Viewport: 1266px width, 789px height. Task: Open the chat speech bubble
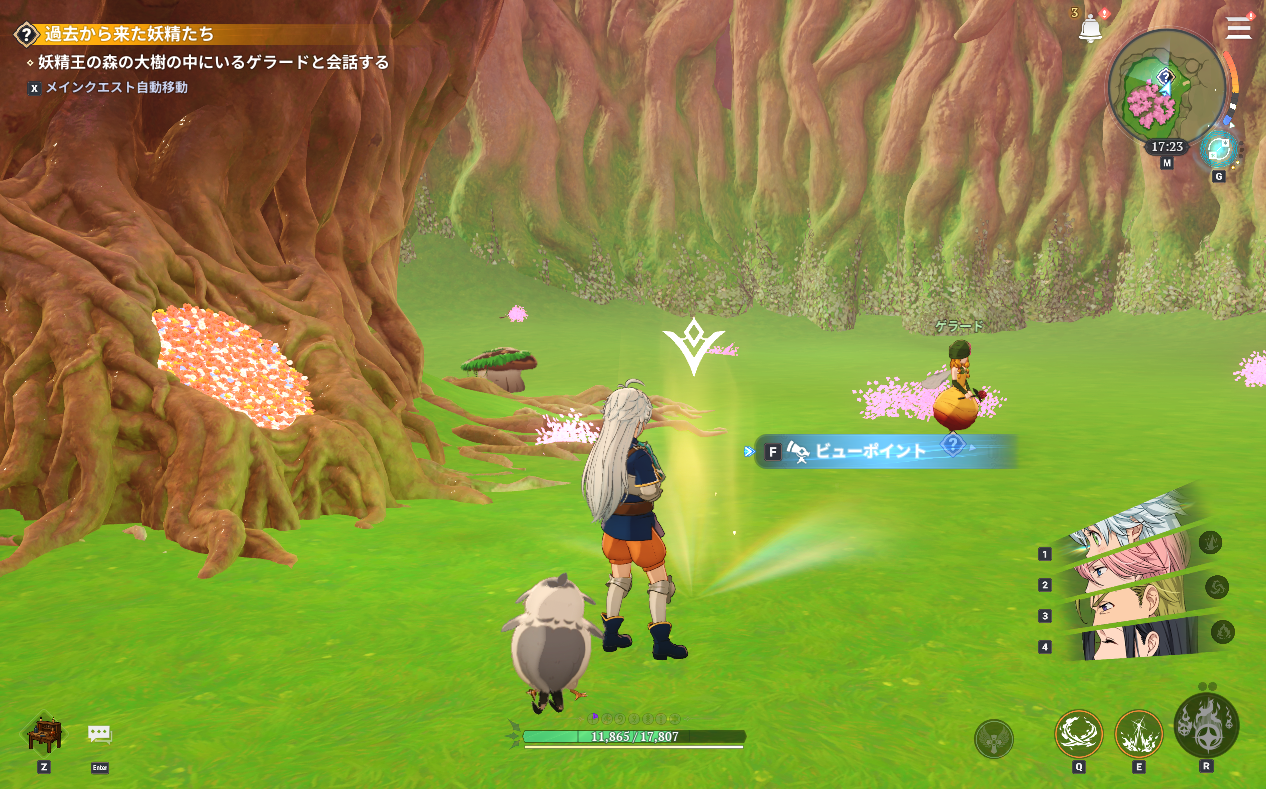coord(99,734)
